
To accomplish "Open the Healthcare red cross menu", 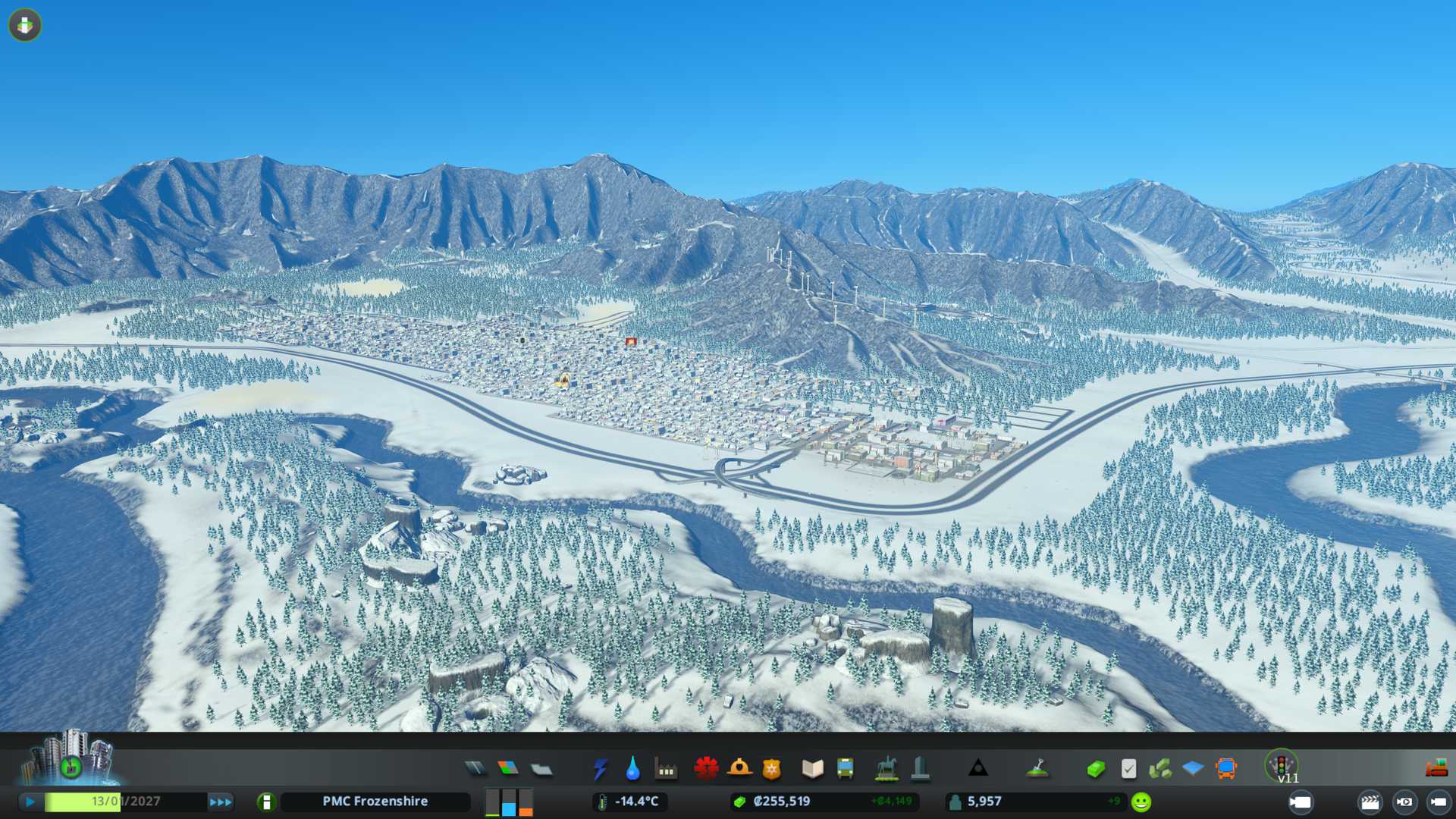I will coord(706,769).
